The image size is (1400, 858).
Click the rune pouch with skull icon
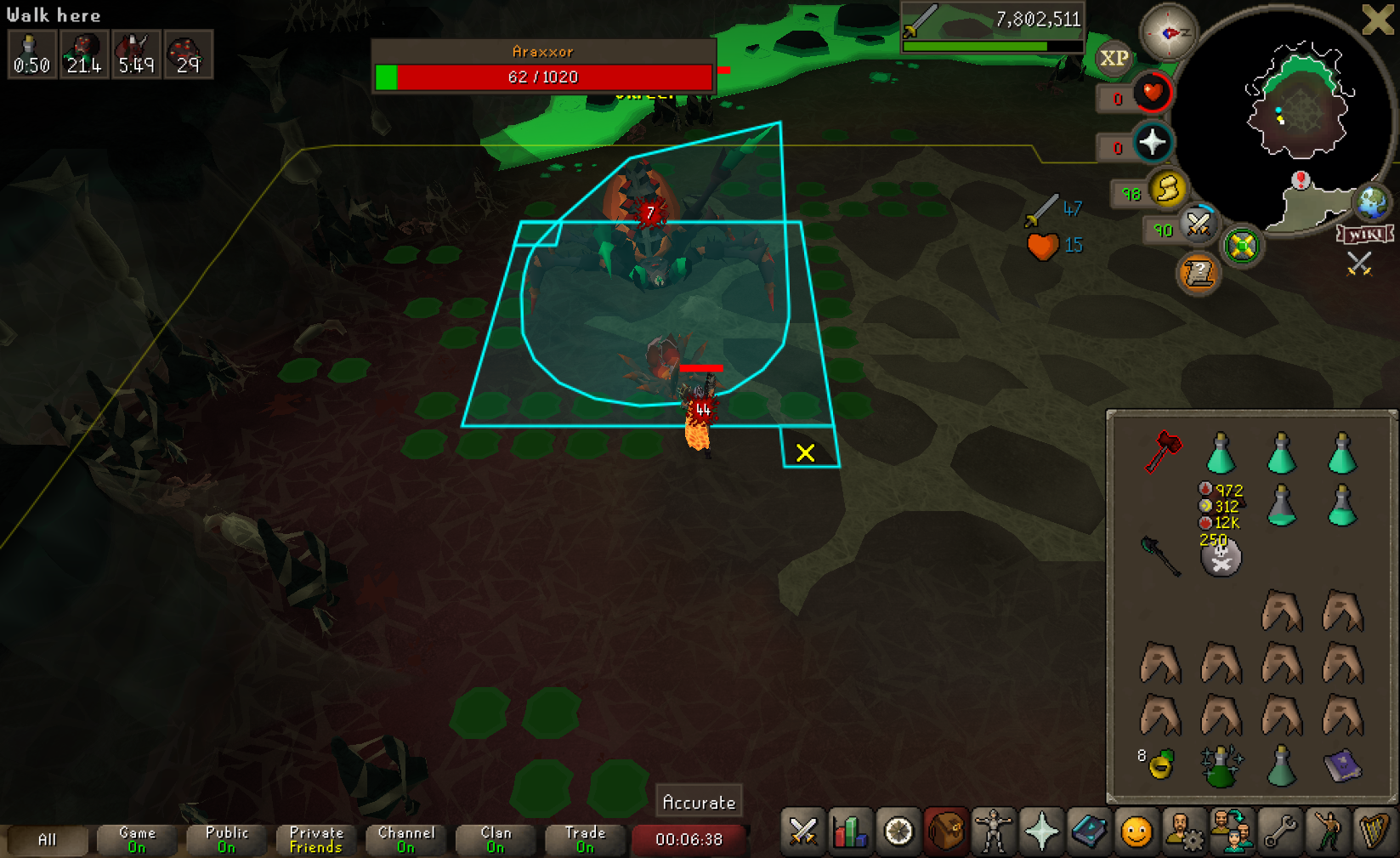1221,558
